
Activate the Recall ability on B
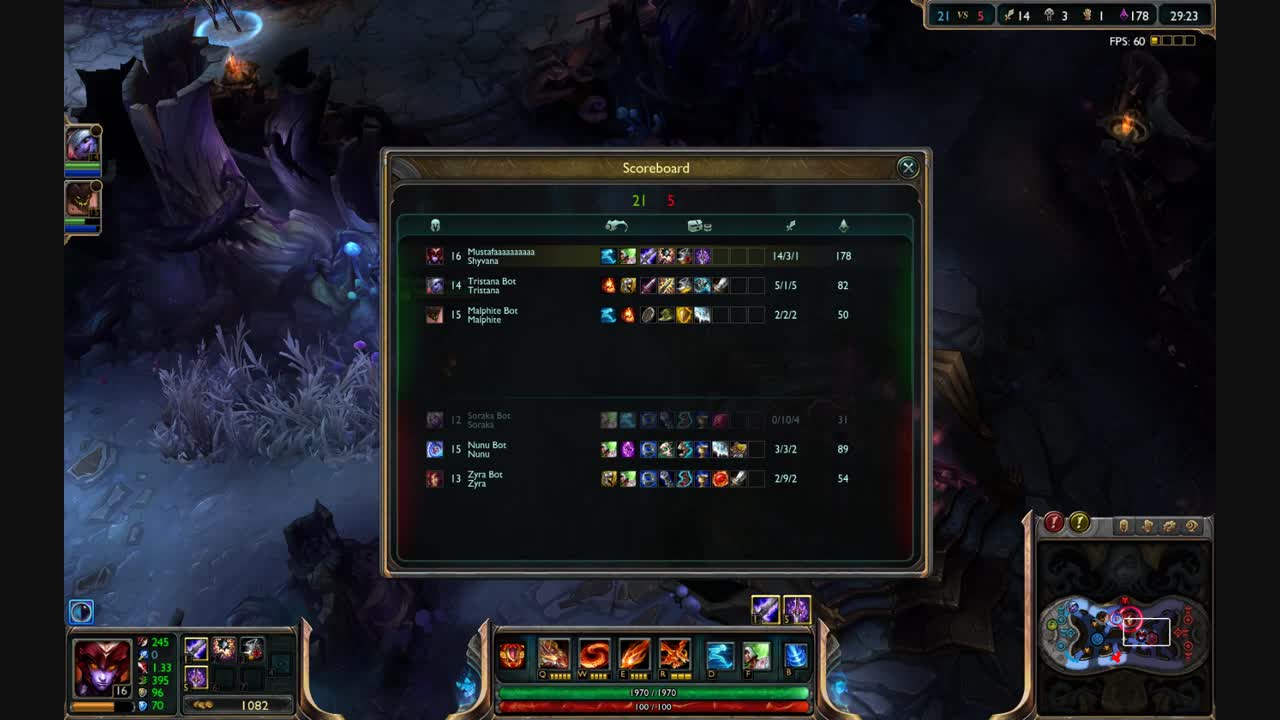coord(796,656)
